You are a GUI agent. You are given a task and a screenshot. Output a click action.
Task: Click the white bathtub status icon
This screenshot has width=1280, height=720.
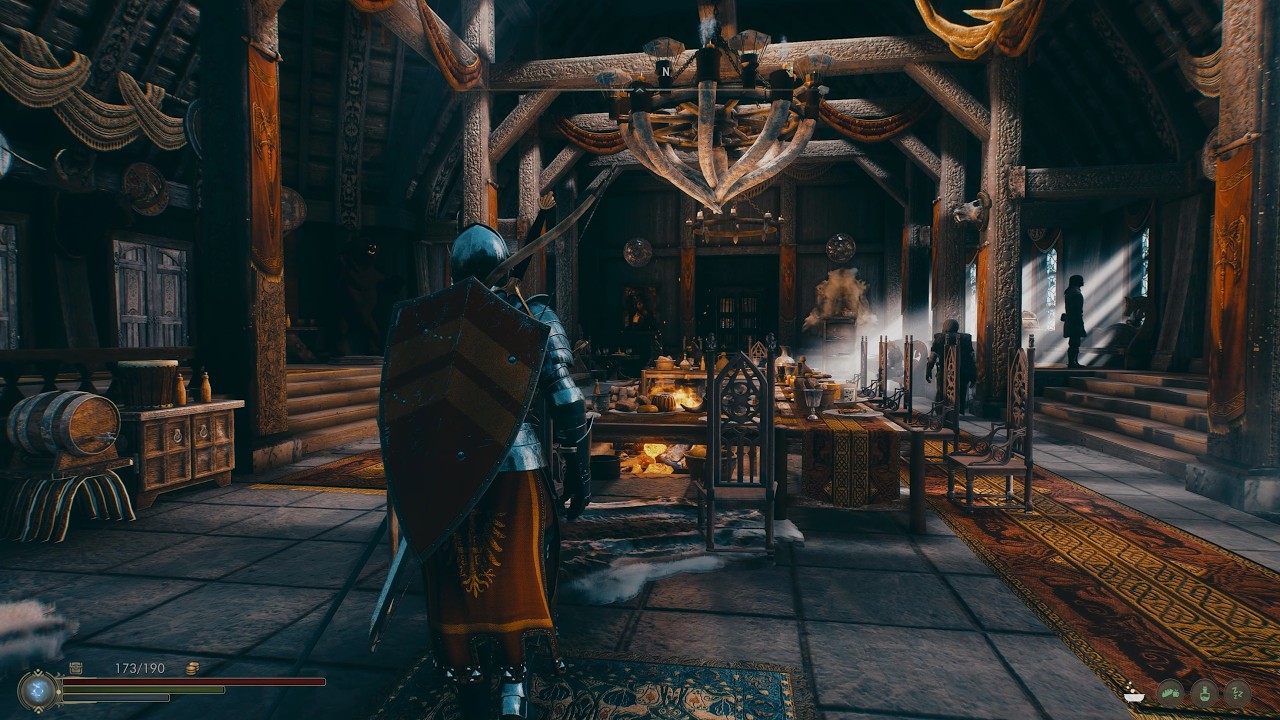pyautogui.click(x=1134, y=693)
